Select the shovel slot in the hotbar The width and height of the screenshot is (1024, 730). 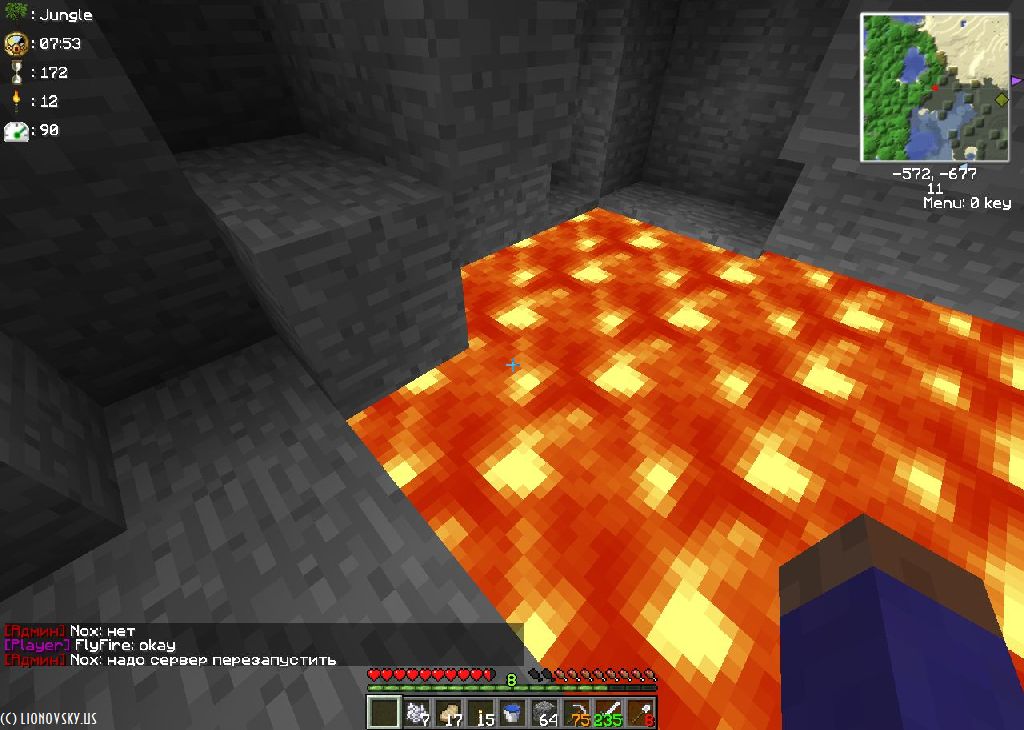(x=641, y=714)
